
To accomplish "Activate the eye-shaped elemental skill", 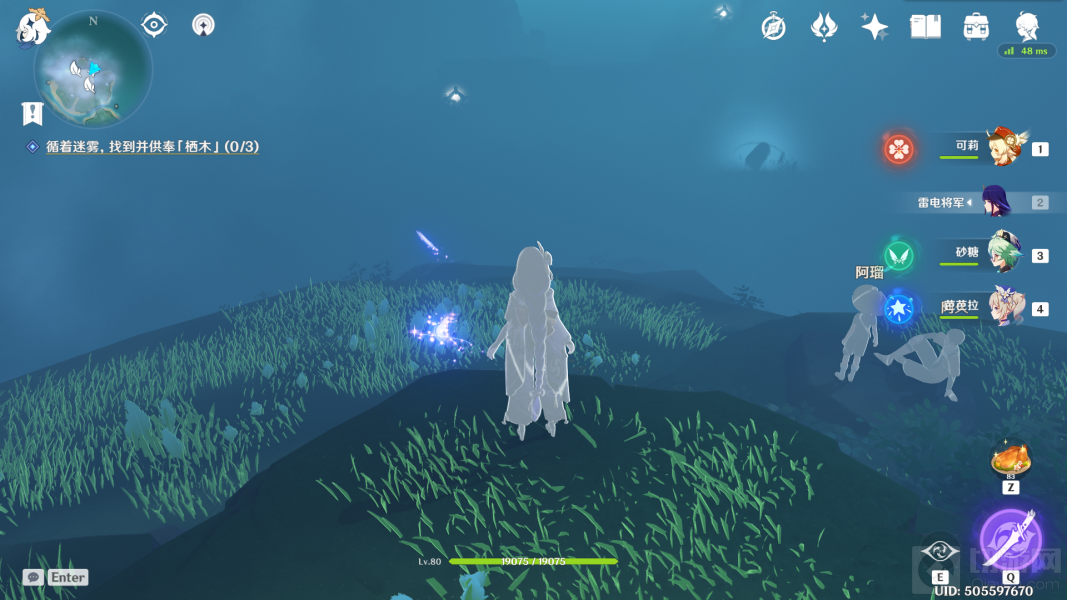I will (x=939, y=551).
